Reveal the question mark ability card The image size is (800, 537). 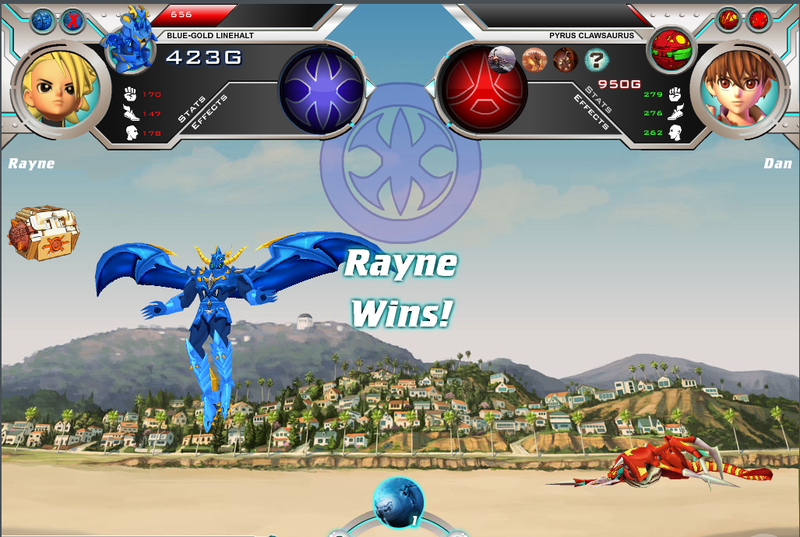[x=596, y=60]
